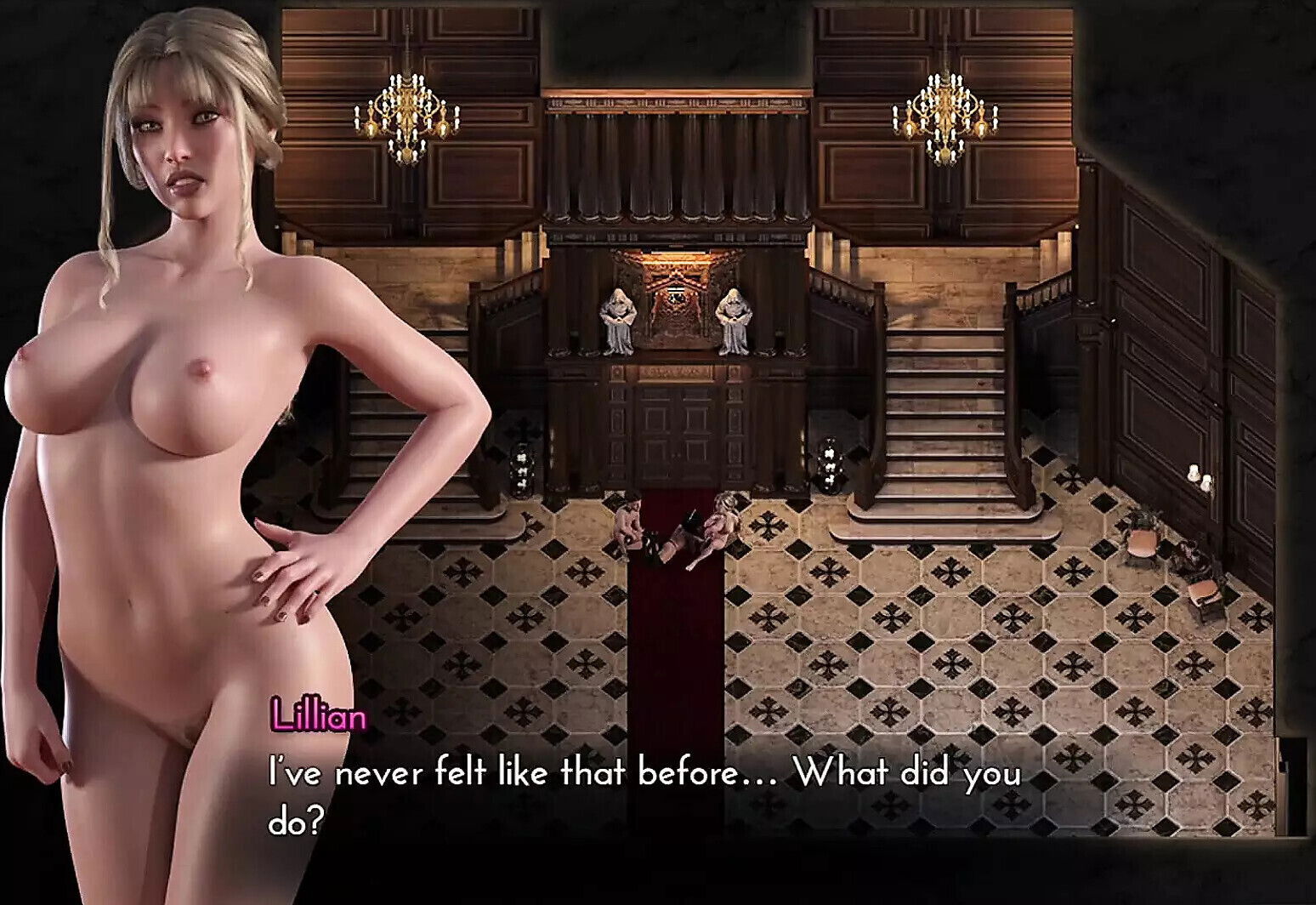Click the Lillian name label
Viewport: 1316px width, 905px height.
[320, 716]
